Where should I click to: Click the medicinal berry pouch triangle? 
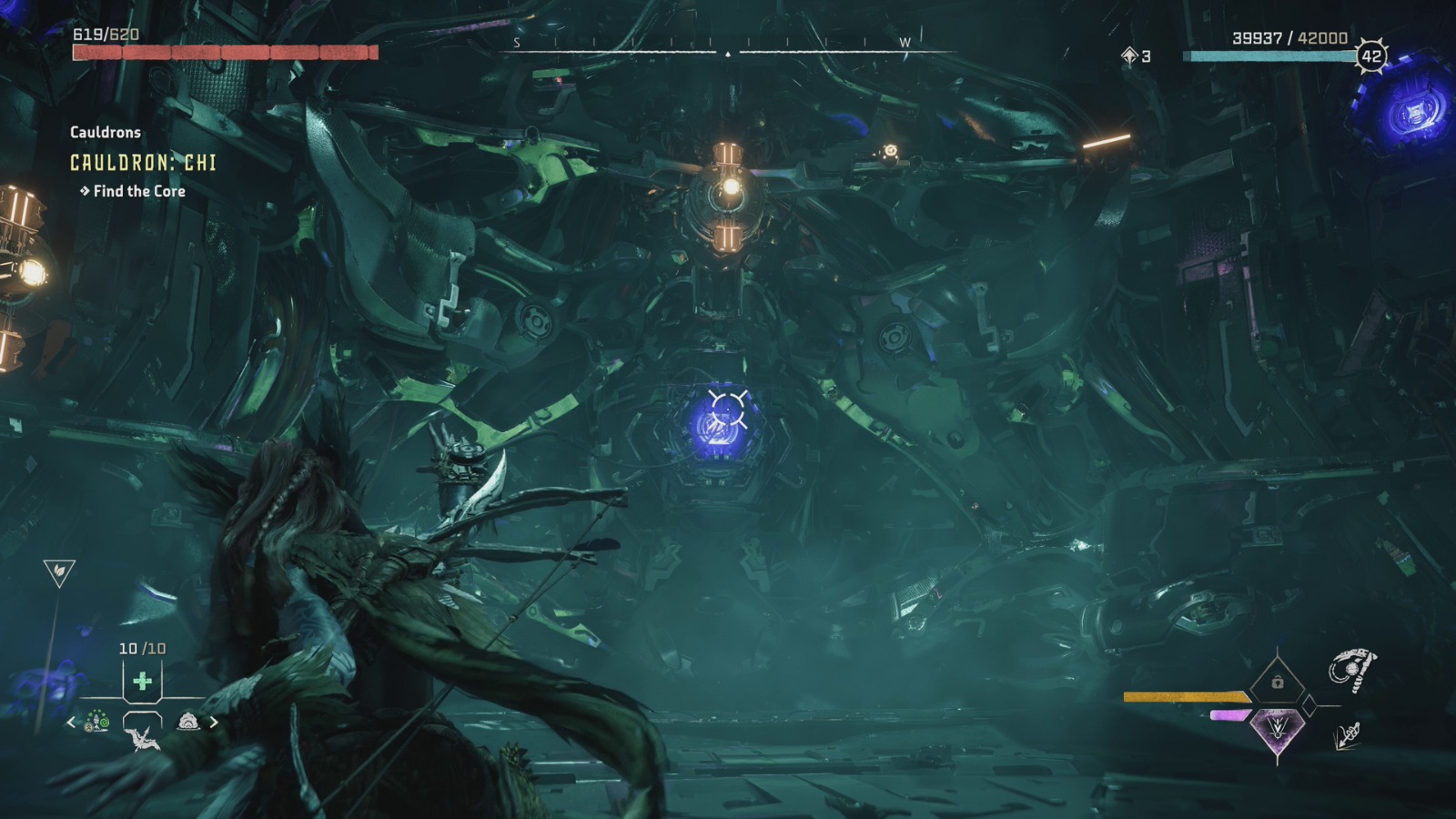click(x=59, y=572)
